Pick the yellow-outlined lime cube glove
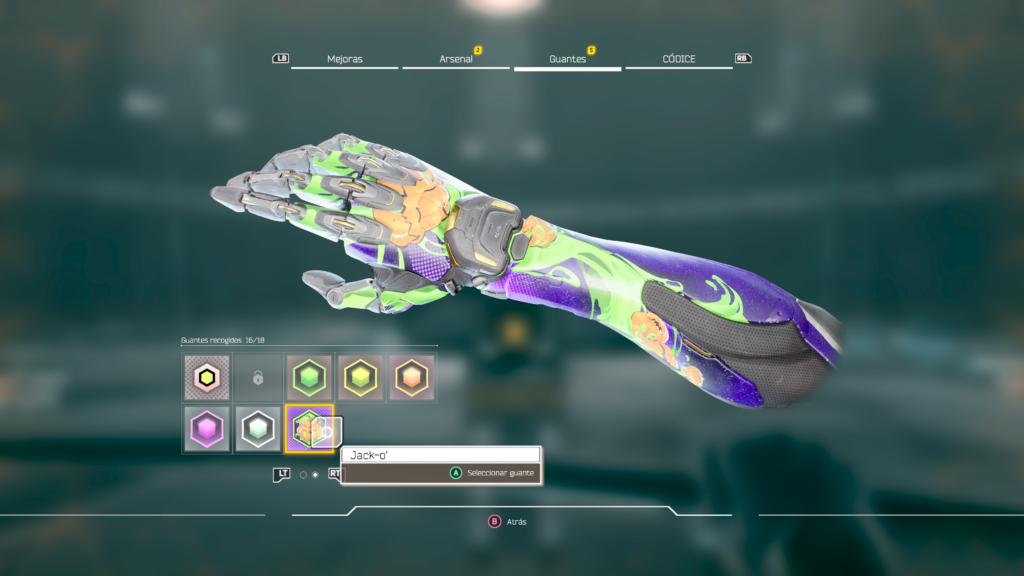The width and height of the screenshot is (1024, 576). [x=360, y=378]
